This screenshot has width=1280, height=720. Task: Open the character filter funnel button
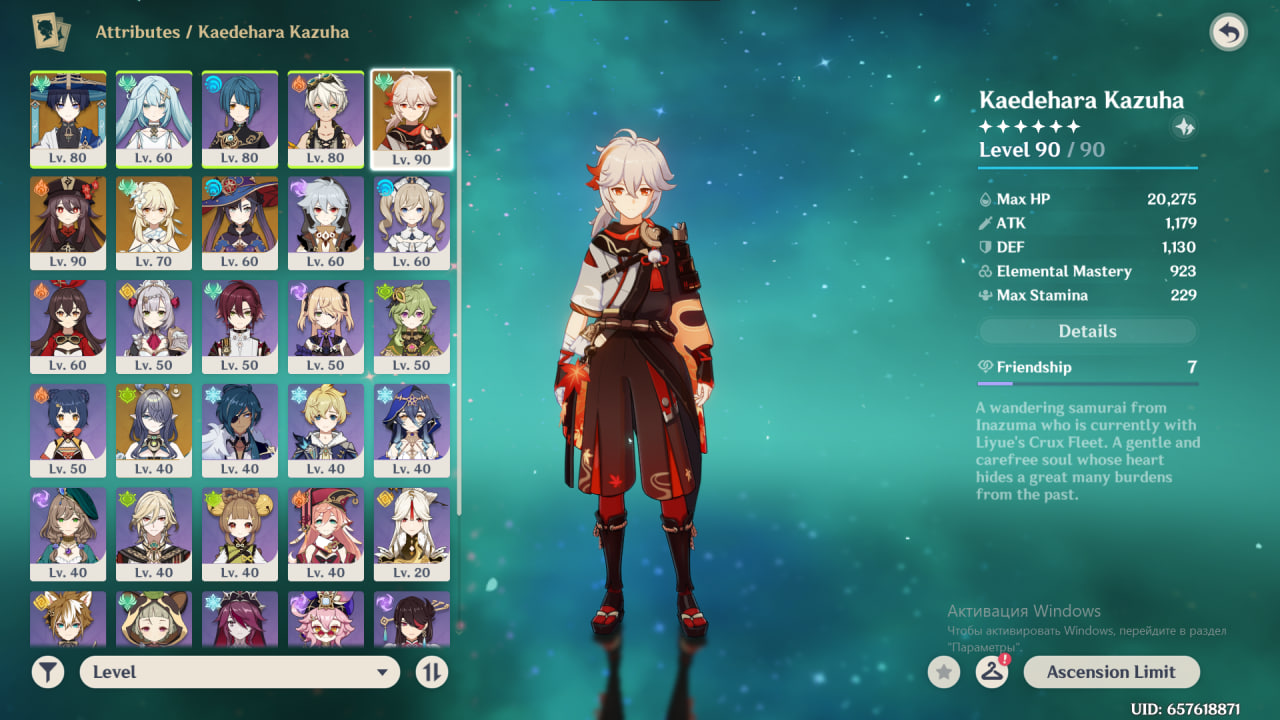[47, 672]
